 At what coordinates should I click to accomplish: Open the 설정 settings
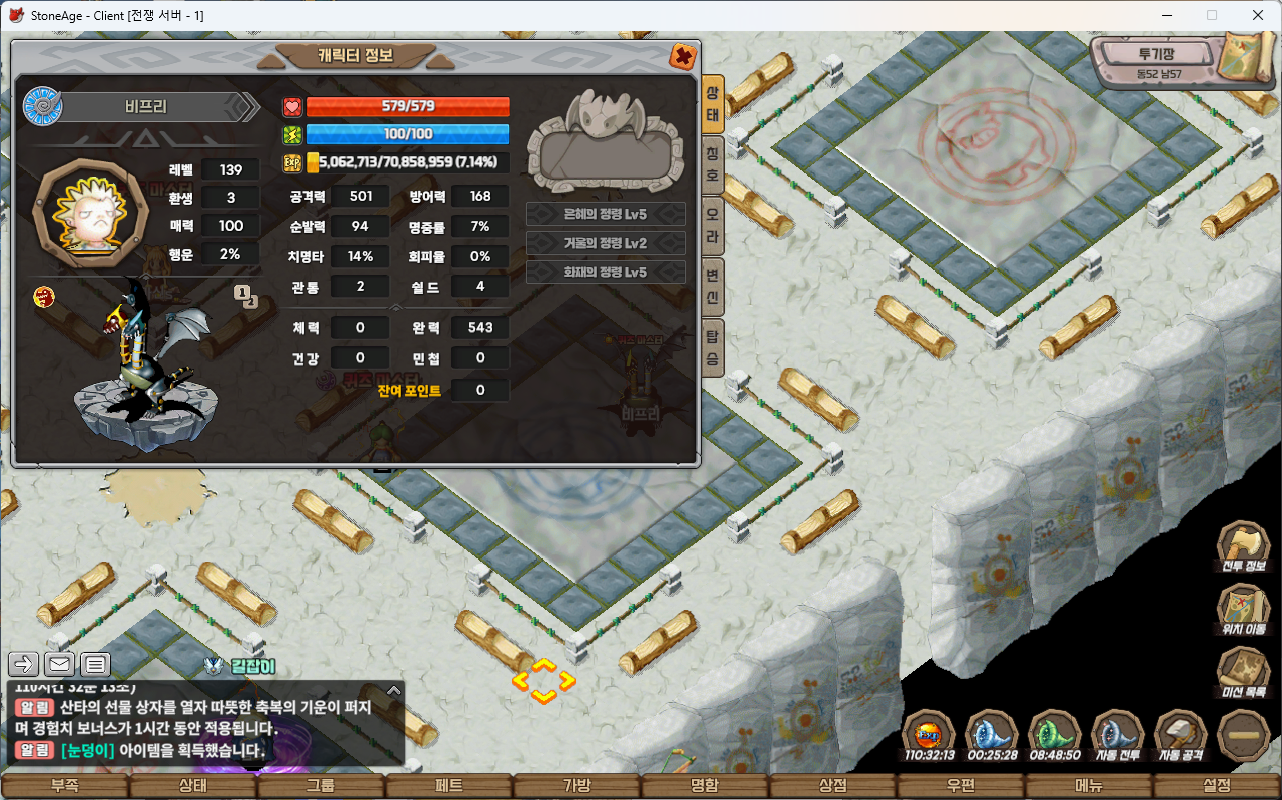point(1217,786)
